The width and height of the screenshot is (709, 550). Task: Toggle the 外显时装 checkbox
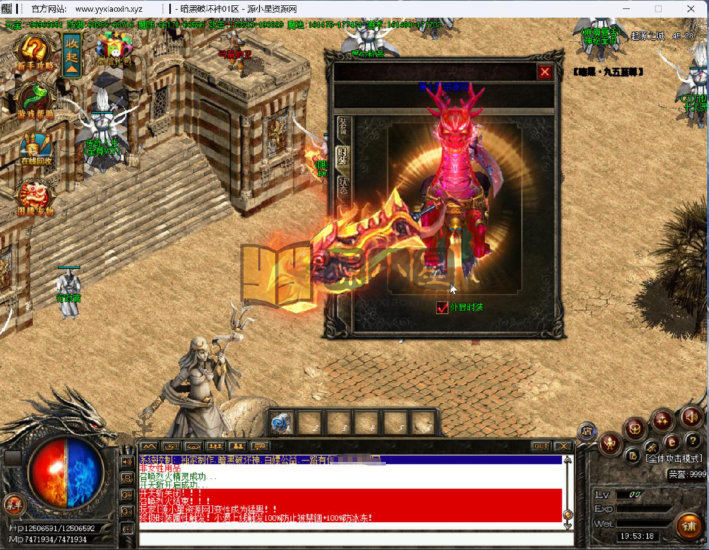(443, 307)
